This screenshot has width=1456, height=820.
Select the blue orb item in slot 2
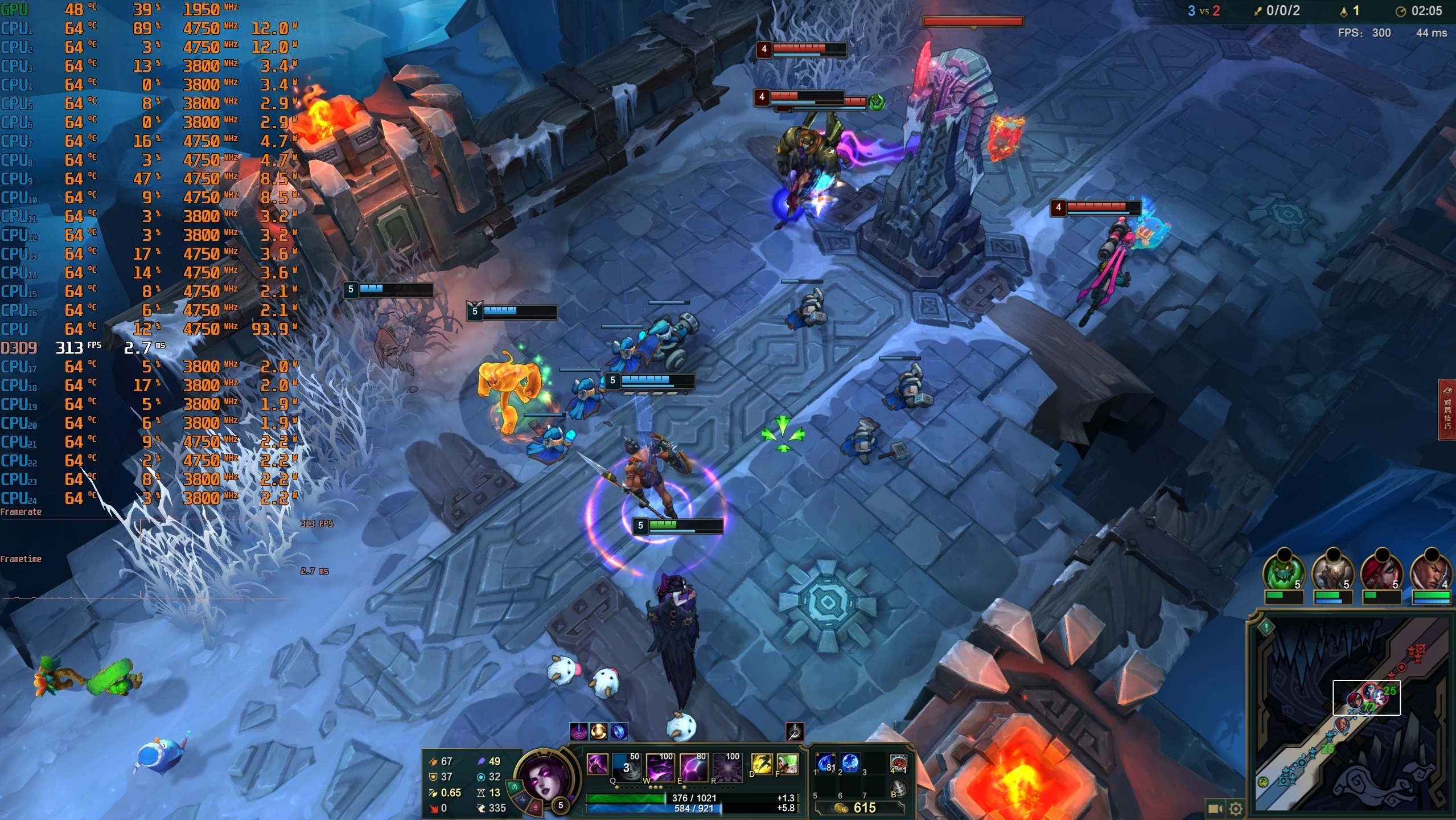[x=850, y=764]
